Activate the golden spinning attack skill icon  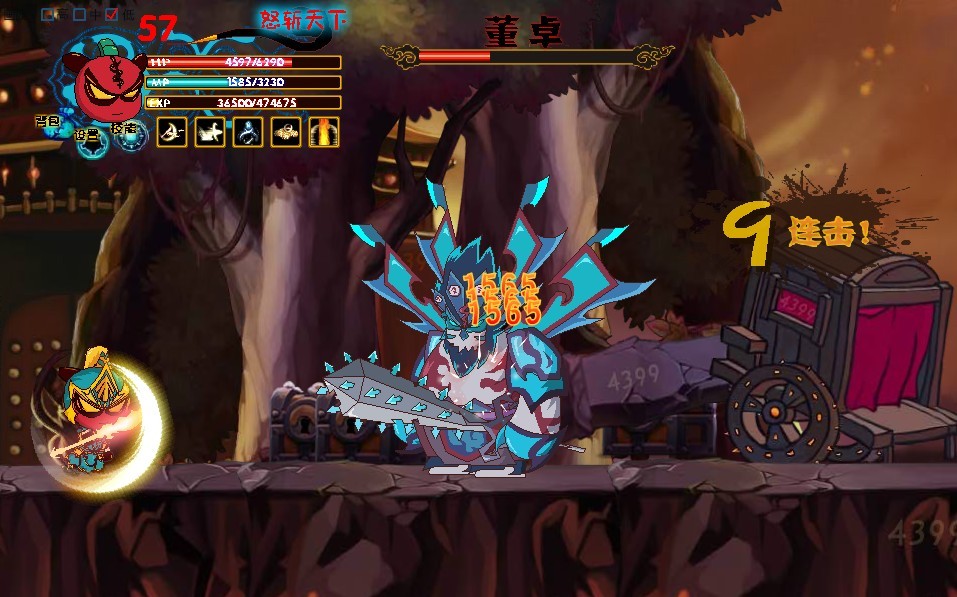point(286,132)
